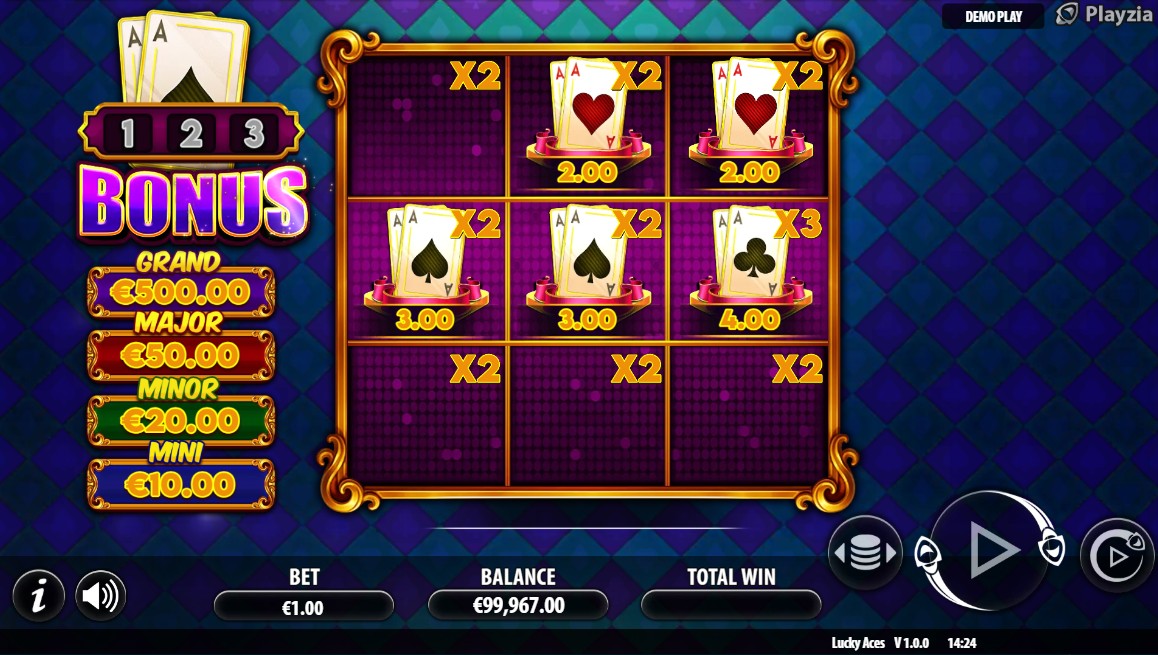Click the Playzia logo

(1097, 14)
